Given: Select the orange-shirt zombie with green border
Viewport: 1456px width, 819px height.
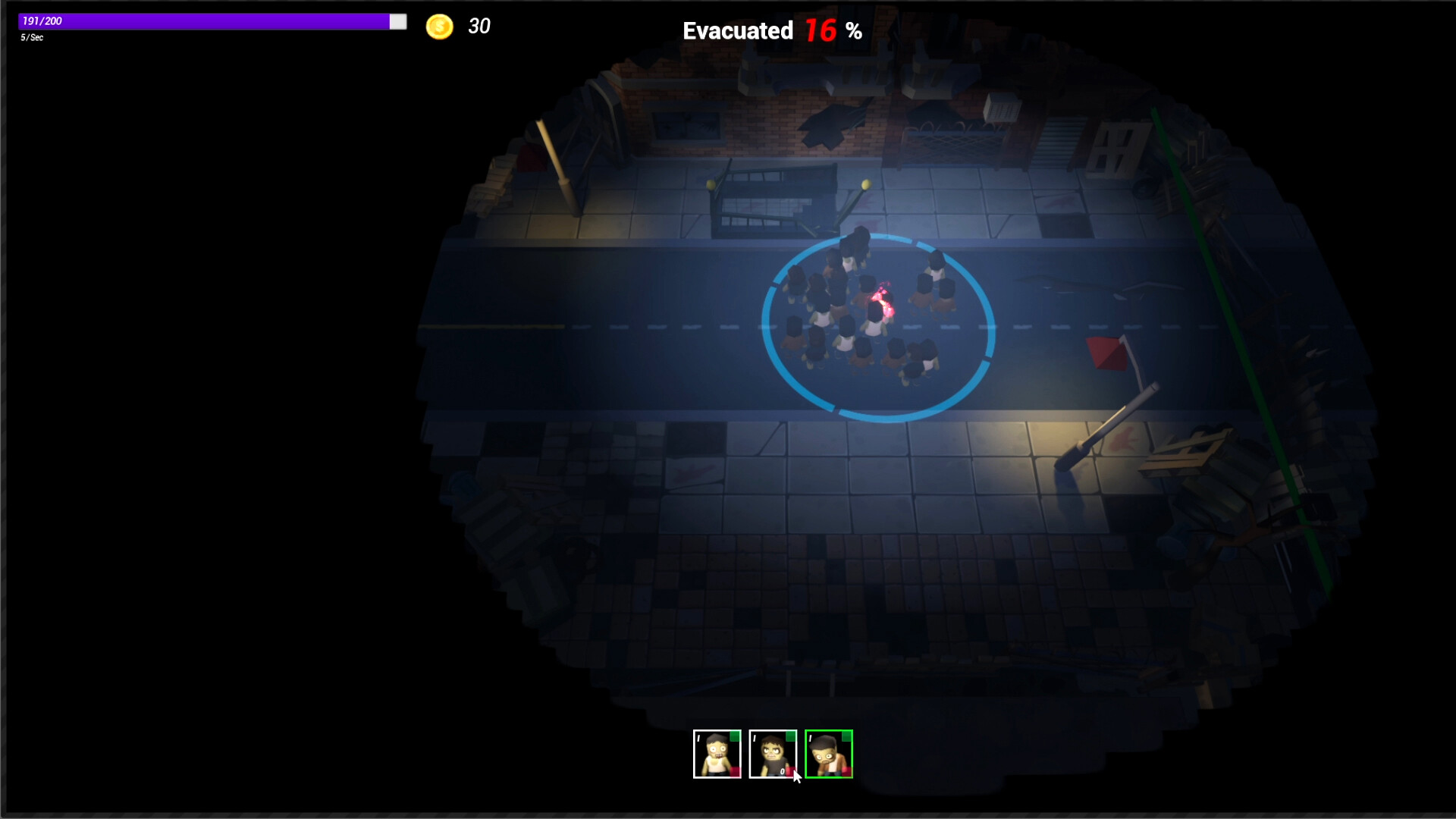Looking at the screenshot, I should [x=829, y=753].
